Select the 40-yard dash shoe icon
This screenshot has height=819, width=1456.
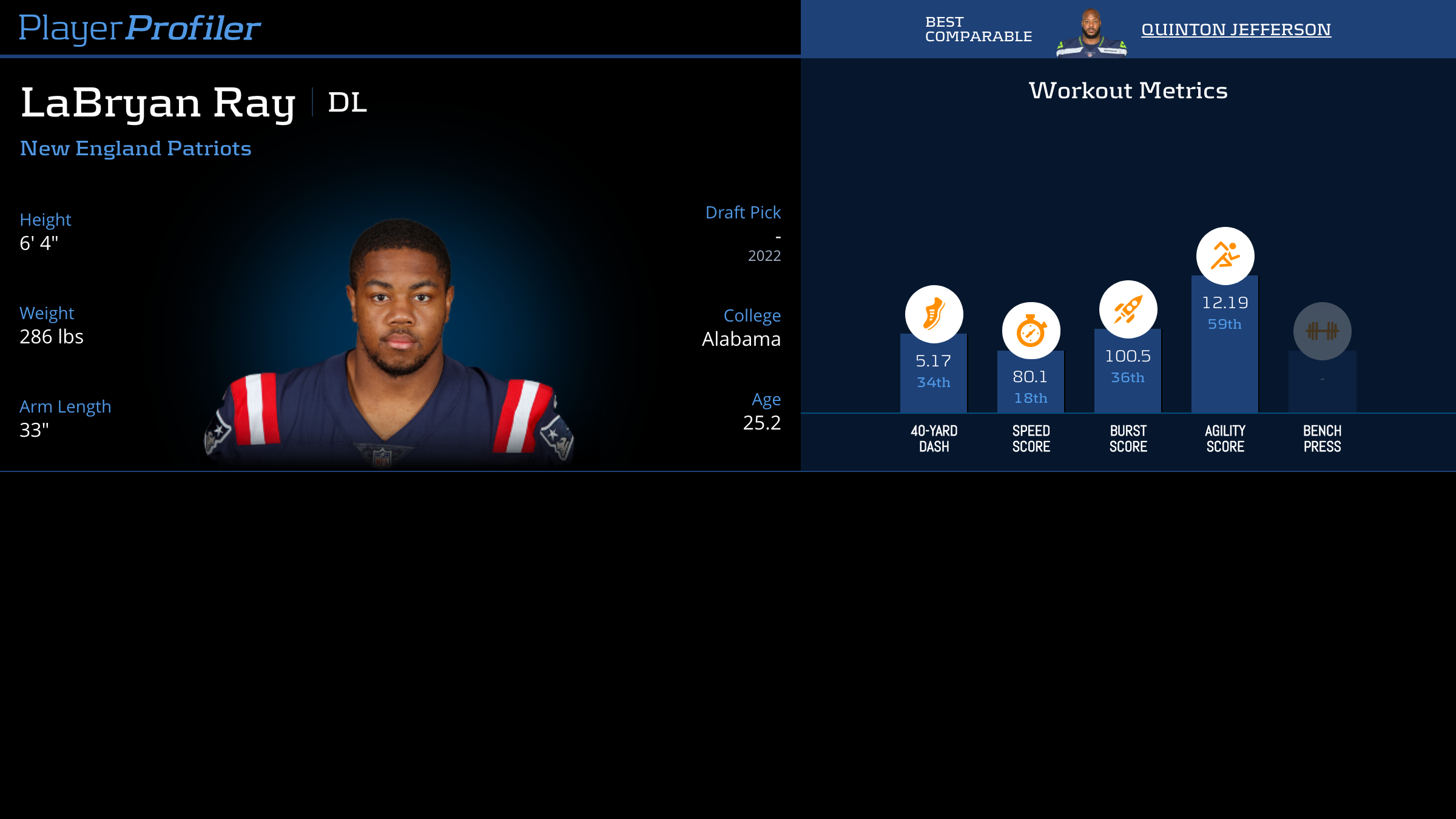[934, 314]
